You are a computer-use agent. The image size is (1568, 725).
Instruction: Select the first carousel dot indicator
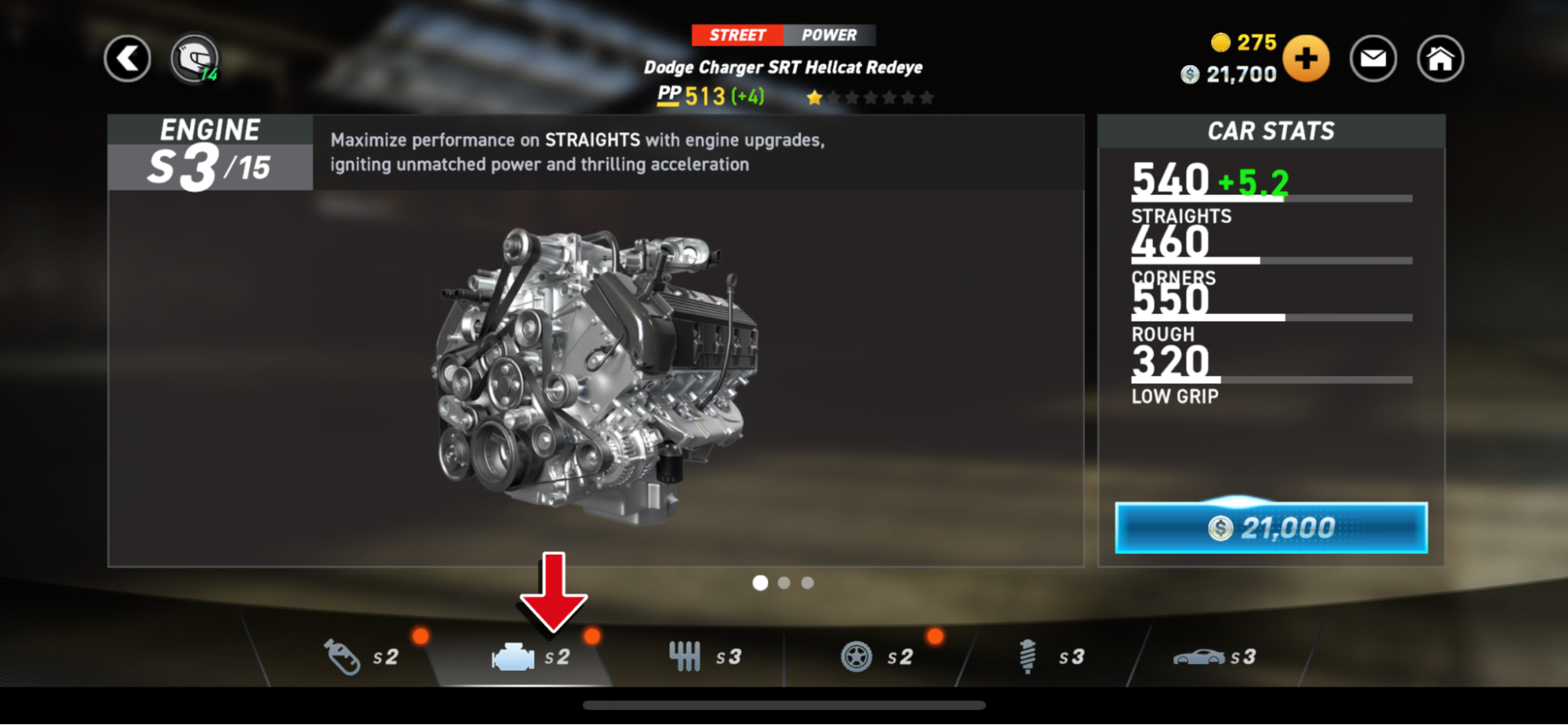[760, 582]
